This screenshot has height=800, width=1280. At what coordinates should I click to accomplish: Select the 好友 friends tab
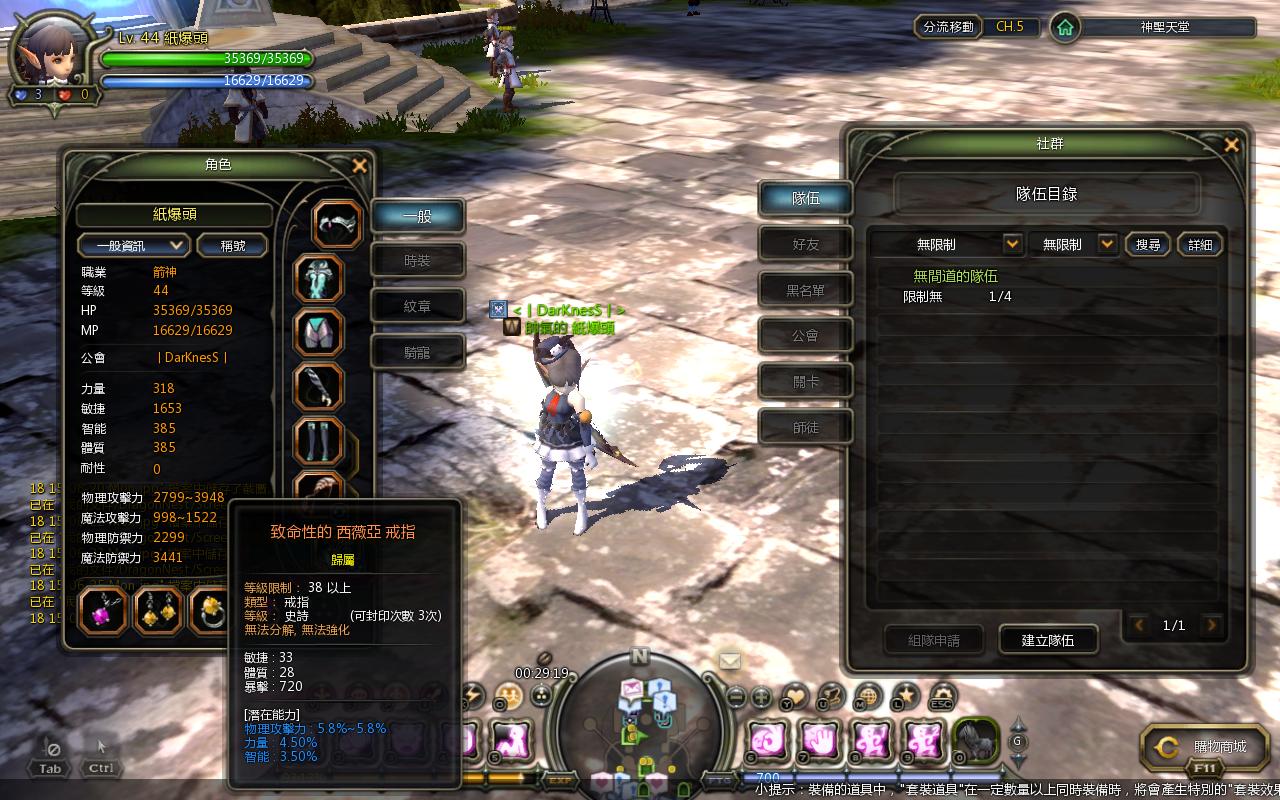point(805,244)
